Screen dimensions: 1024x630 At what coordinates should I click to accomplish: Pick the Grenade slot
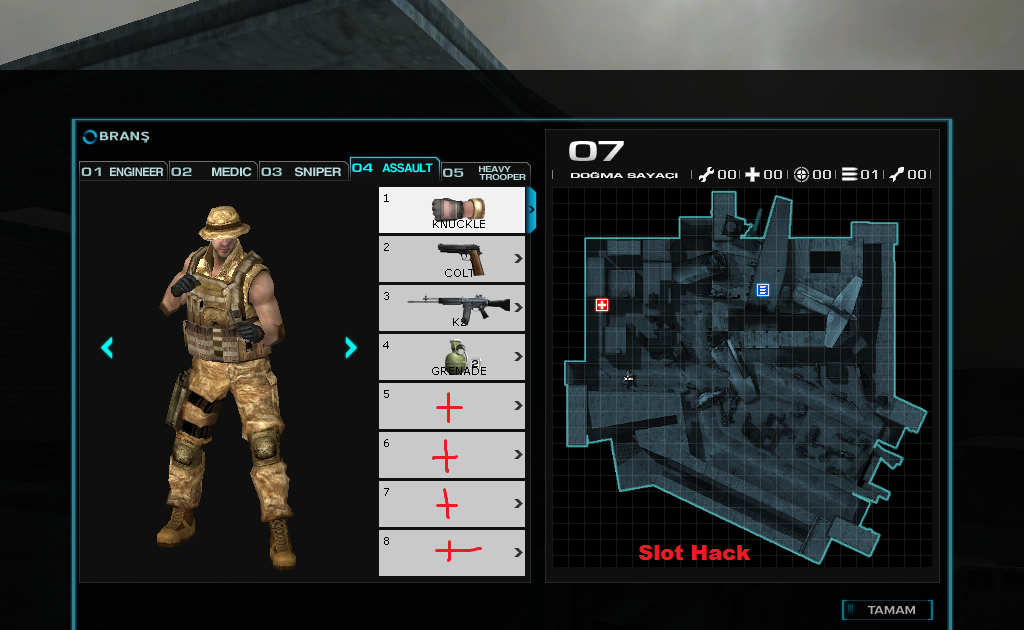(x=452, y=356)
